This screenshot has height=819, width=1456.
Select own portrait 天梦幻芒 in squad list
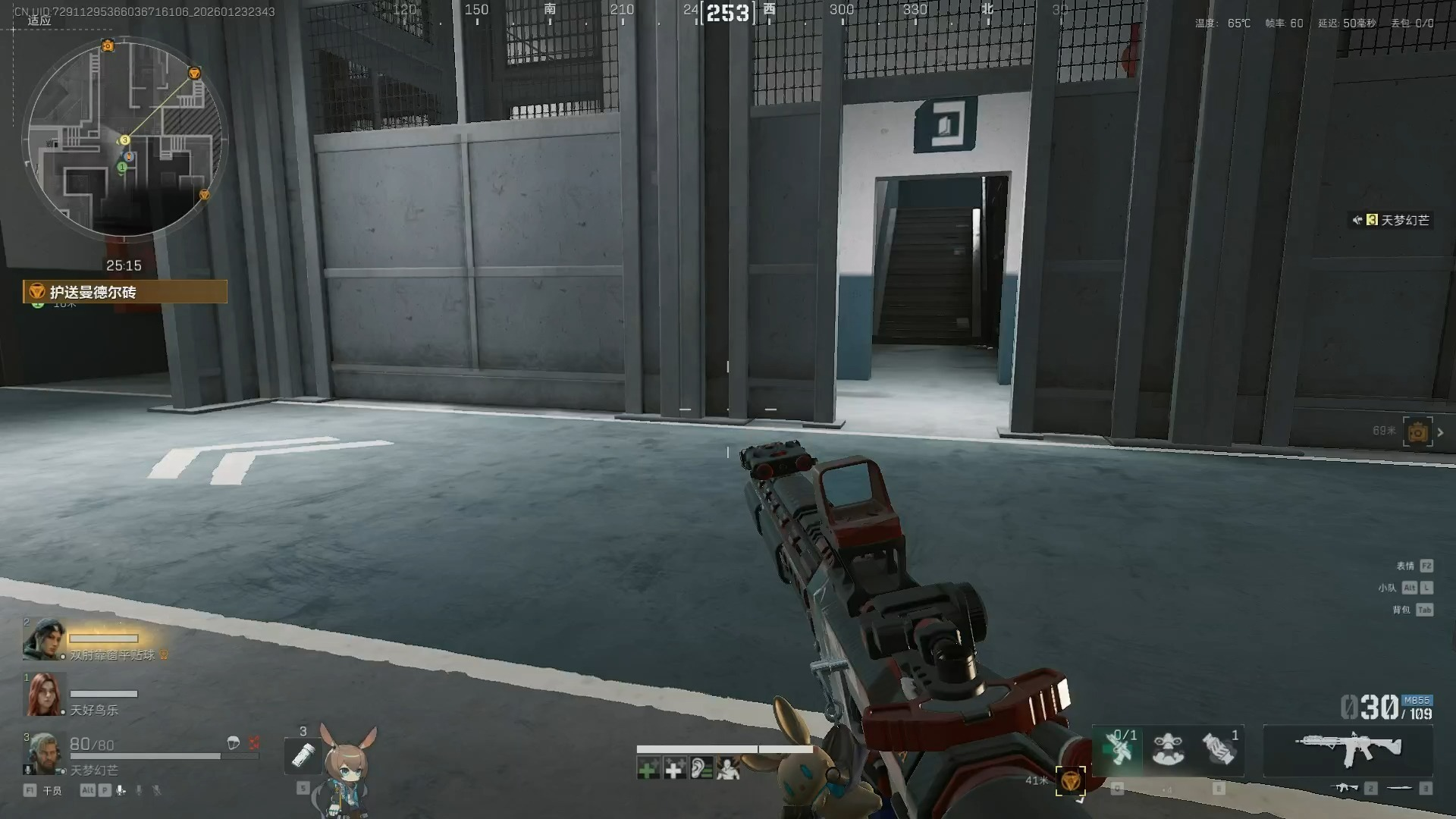[42, 753]
